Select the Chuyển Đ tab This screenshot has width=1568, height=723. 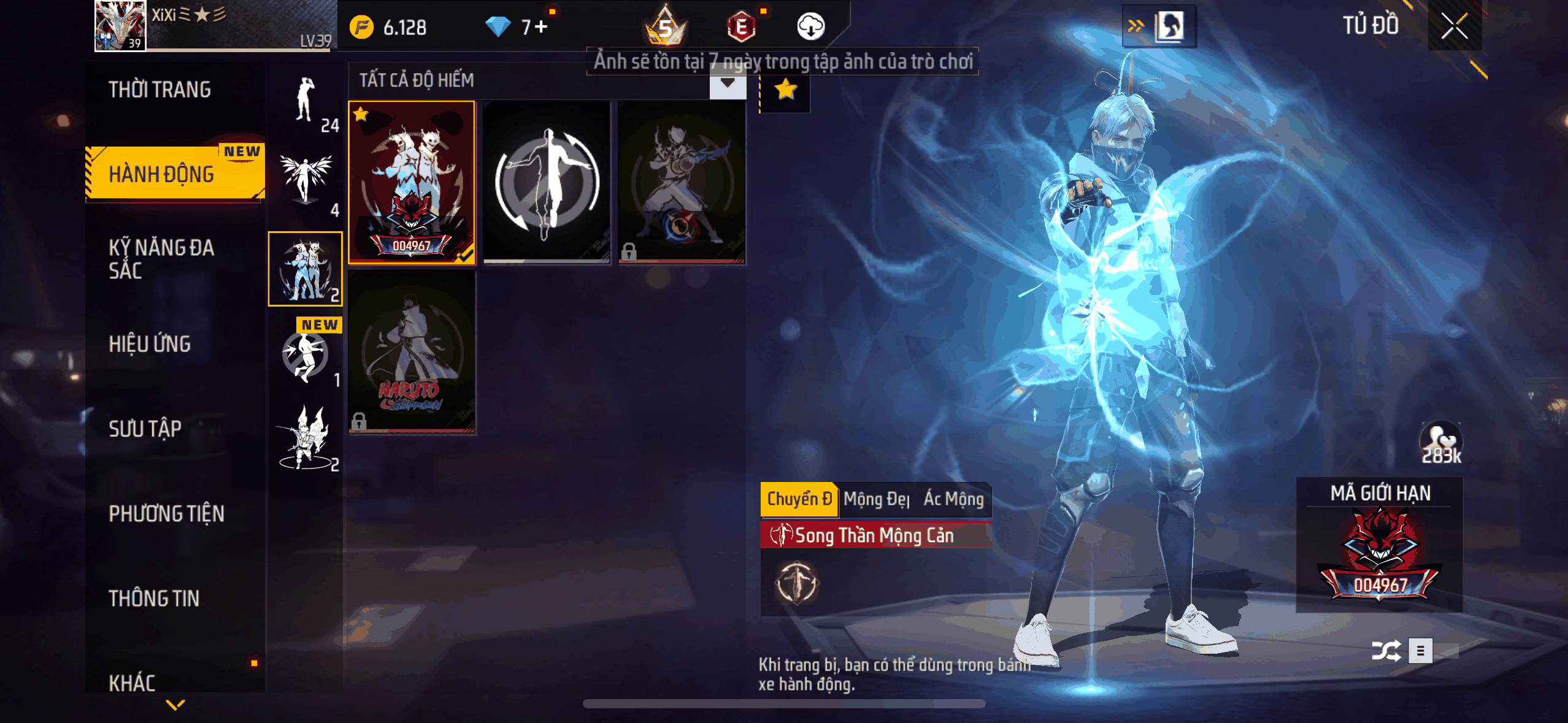pyautogui.click(x=799, y=499)
